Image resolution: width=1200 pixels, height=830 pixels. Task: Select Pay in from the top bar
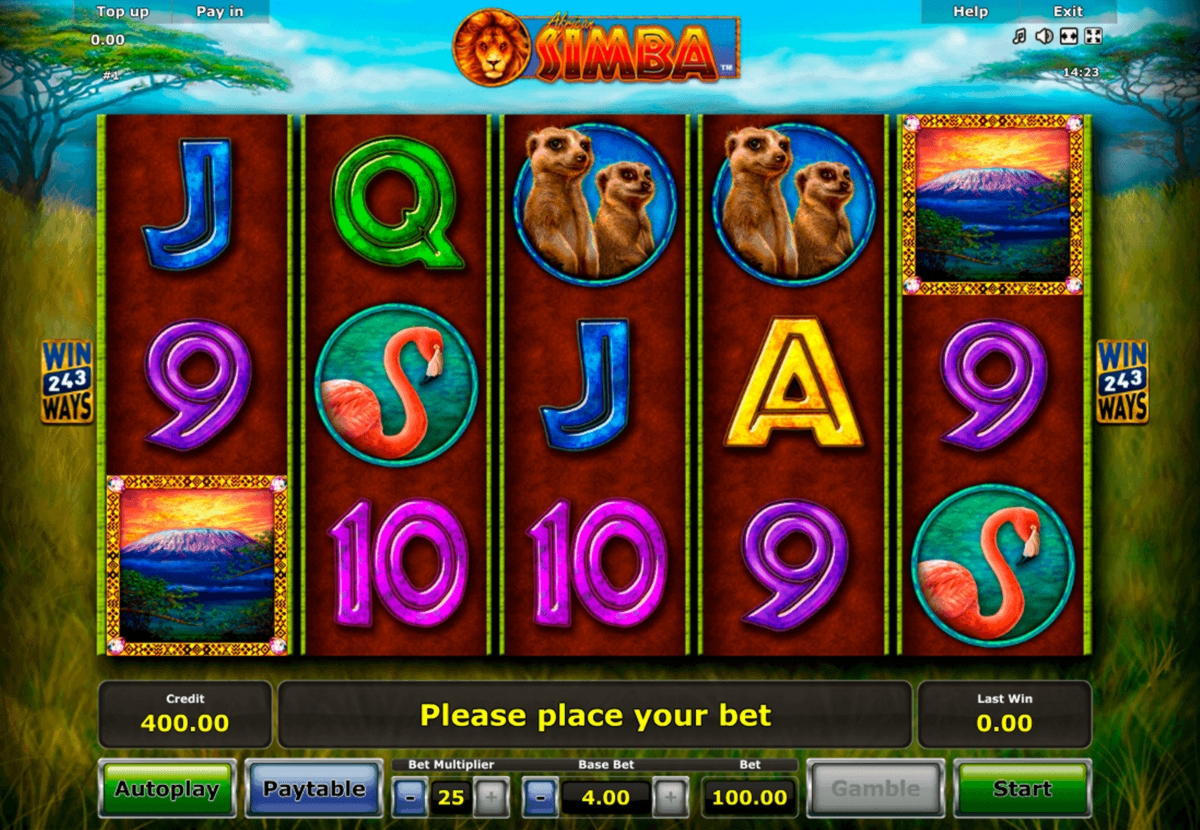(220, 12)
